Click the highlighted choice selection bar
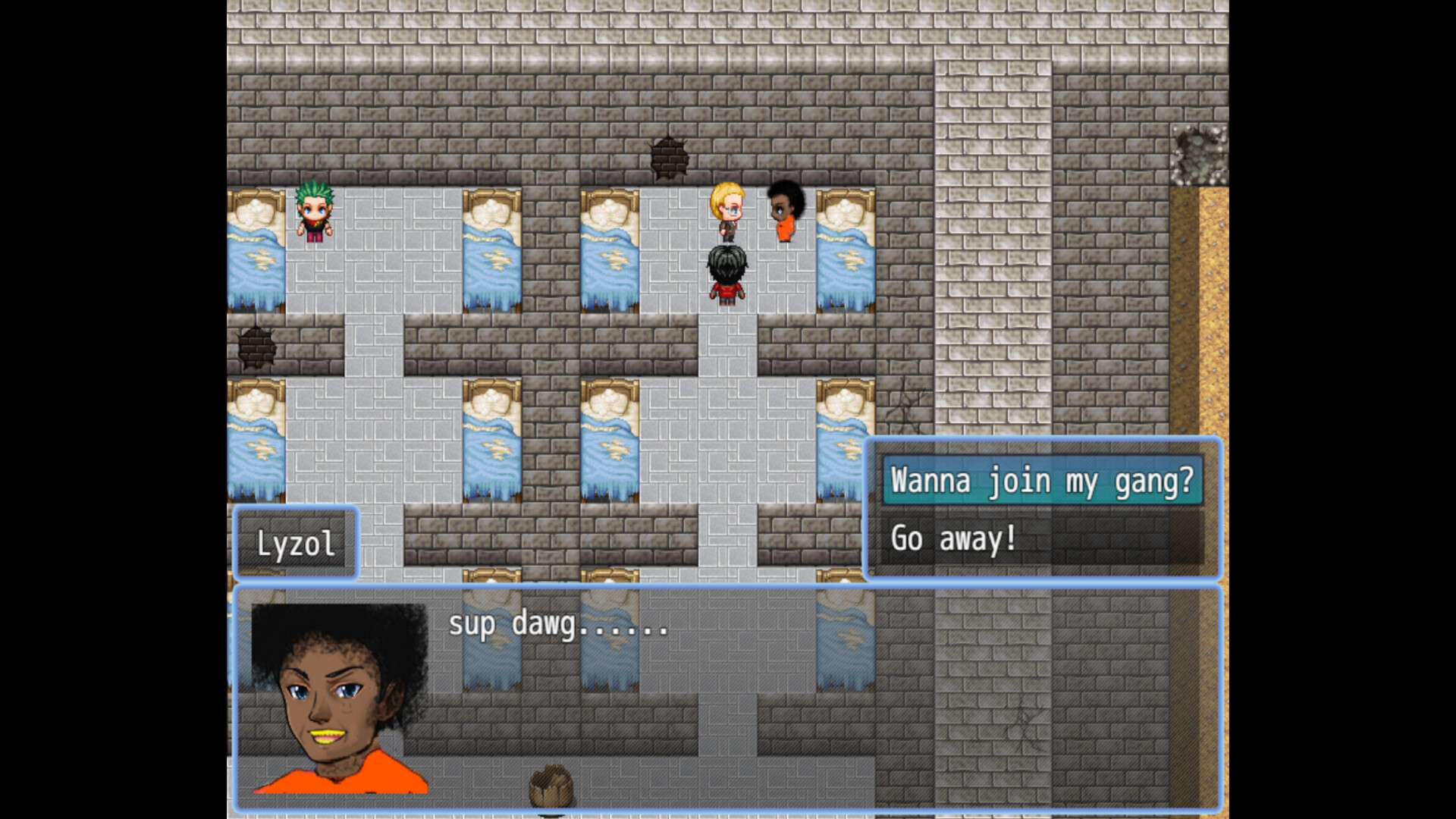This screenshot has height=819, width=1456. [x=1042, y=481]
